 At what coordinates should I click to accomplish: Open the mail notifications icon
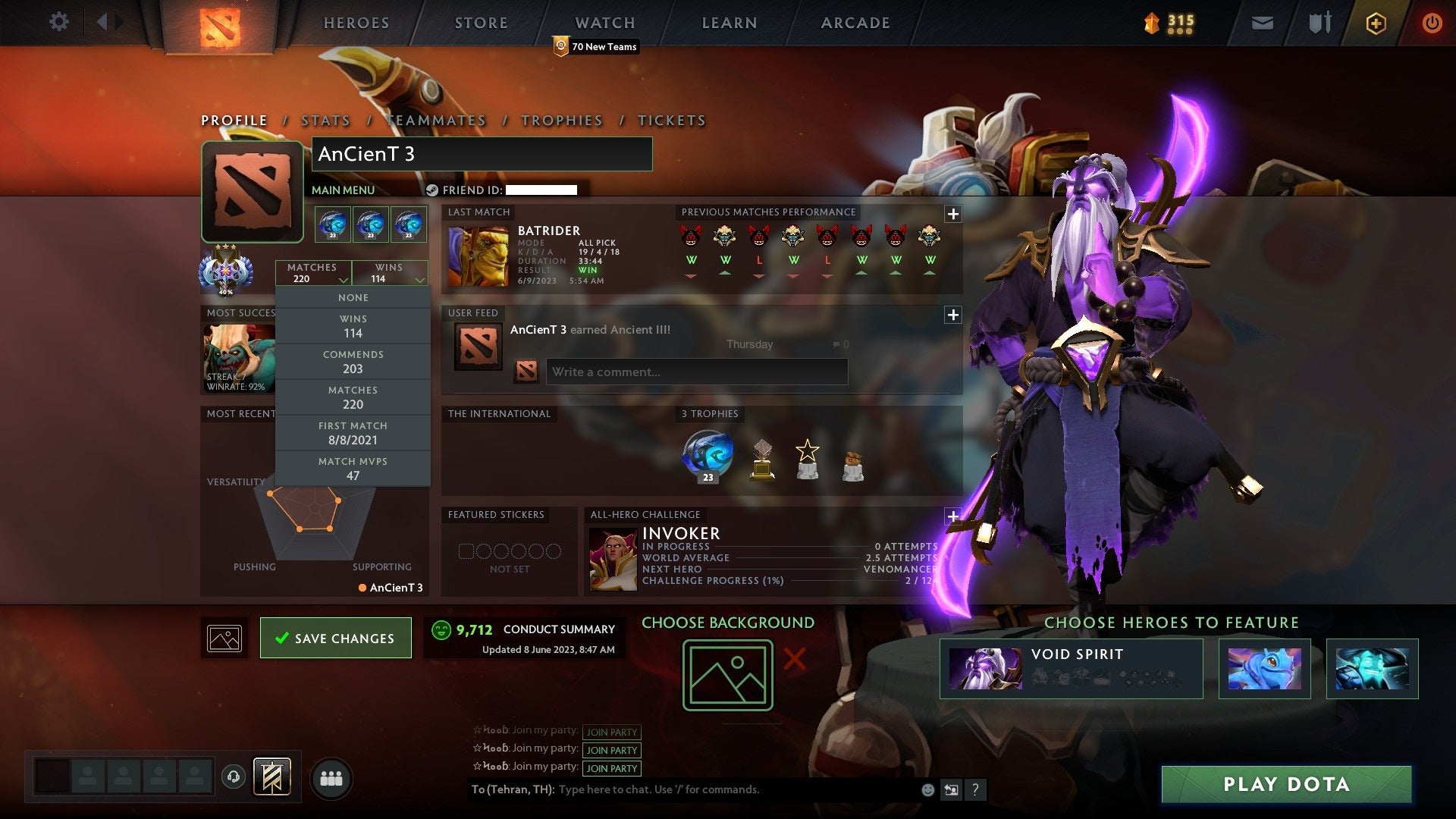(x=1261, y=22)
